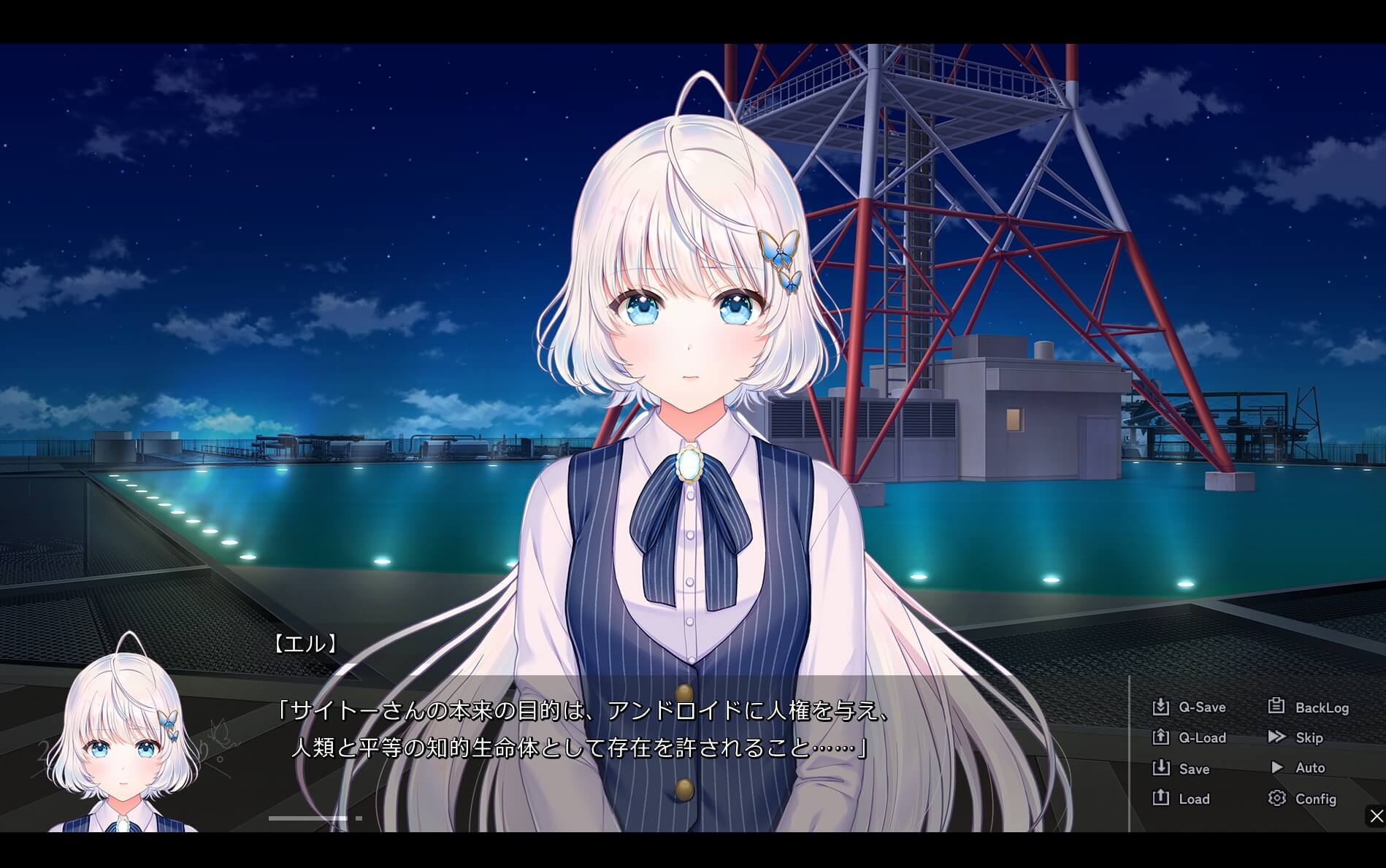Click the Q-Load upload icon

(x=1161, y=737)
